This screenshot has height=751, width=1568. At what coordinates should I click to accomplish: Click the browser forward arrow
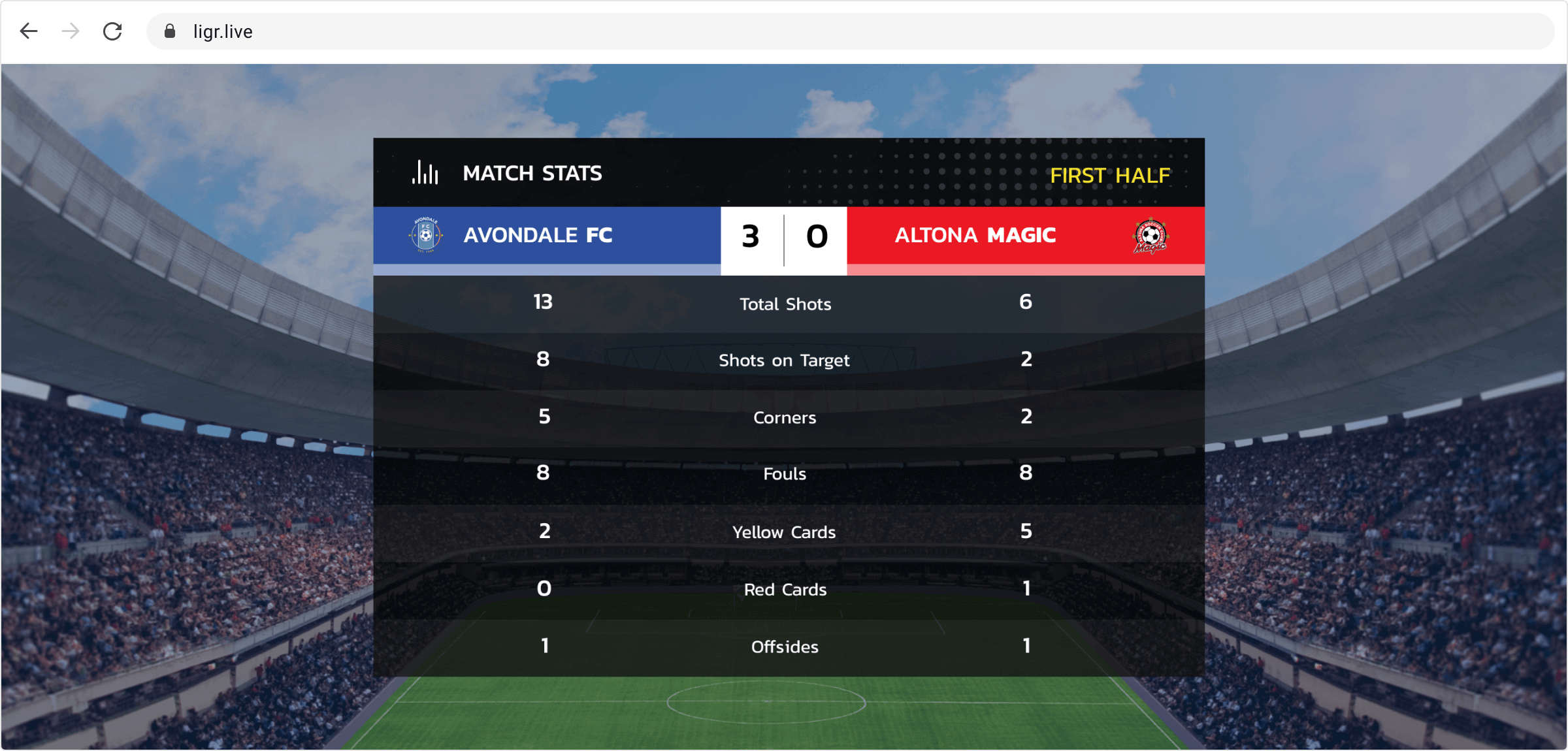pyautogui.click(x=69, y=31)
